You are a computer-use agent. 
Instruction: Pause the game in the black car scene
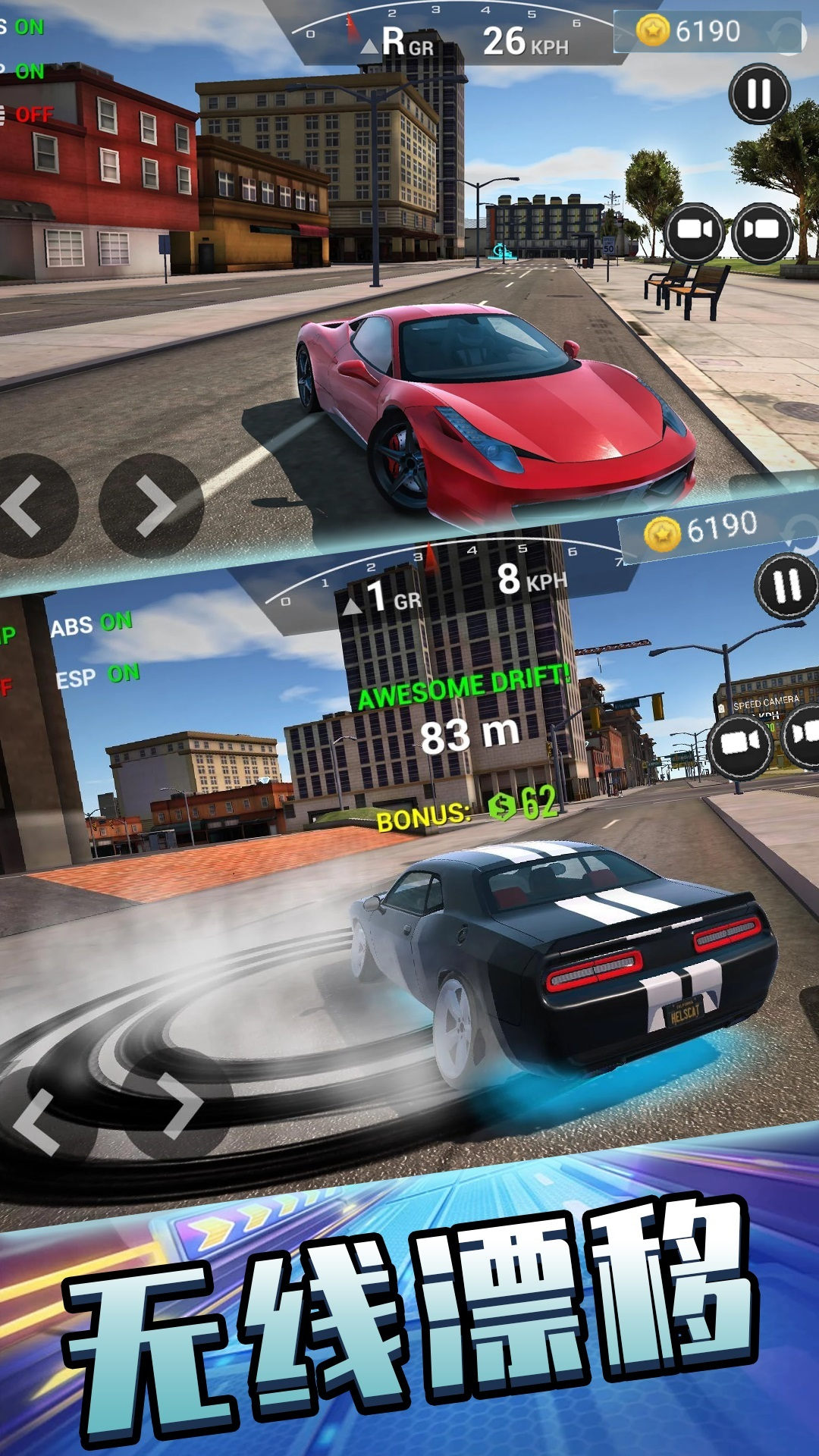pos(786,585)
